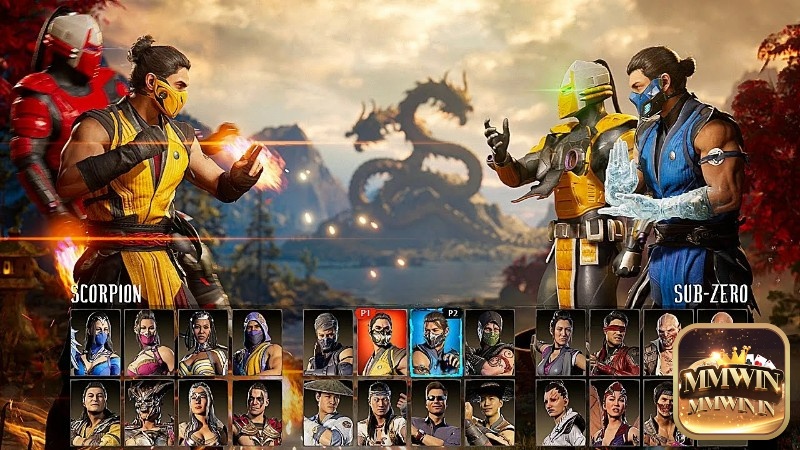Select silver-haired Sindel portrait
800x450 pixels.
[x=204, y=412]
